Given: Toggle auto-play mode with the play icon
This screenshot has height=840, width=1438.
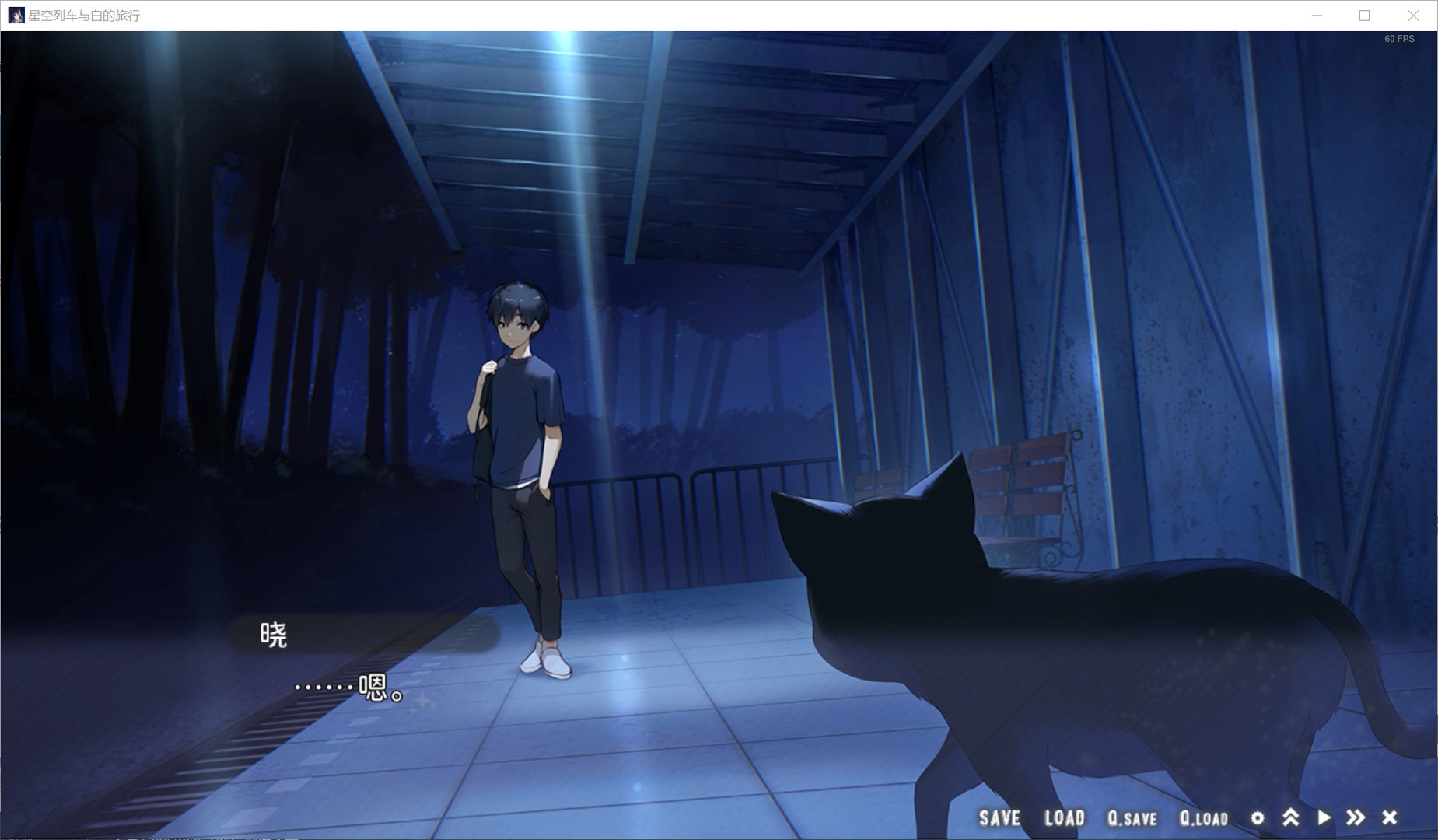Looking at the screenshot, I should [1323, 818].
